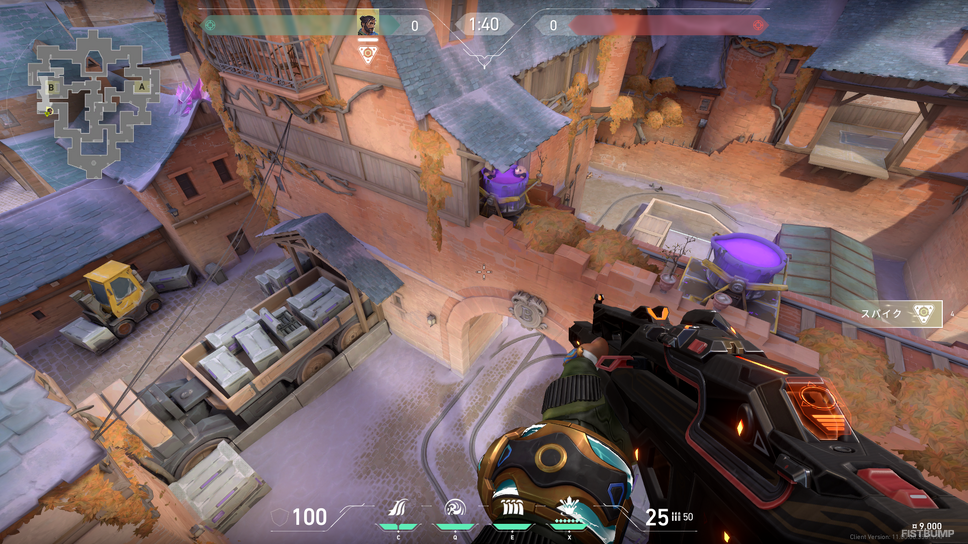Click the minimap in the corner
The image size is (968, 544).
pyautogui.click(x=93, y=100)
